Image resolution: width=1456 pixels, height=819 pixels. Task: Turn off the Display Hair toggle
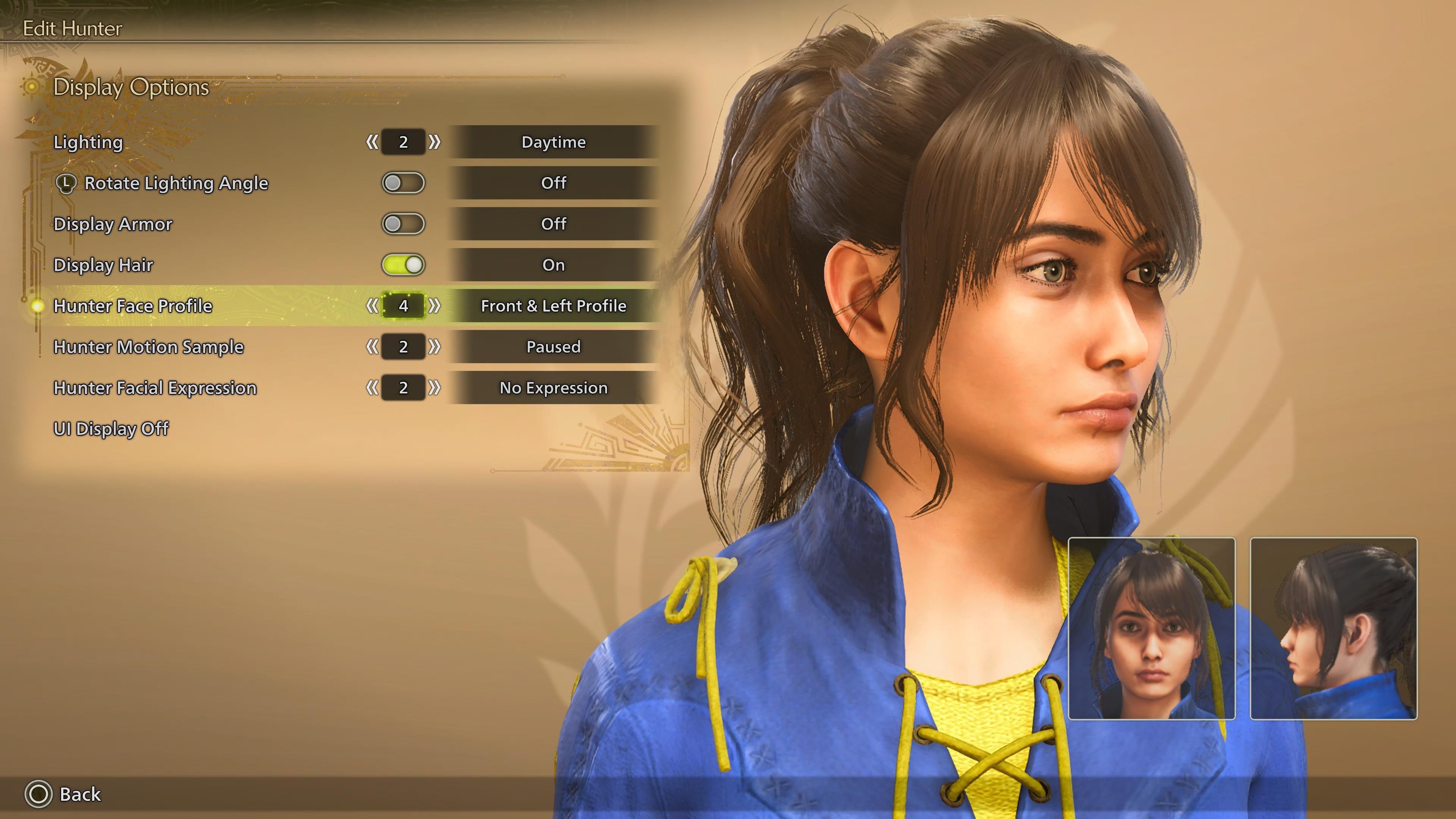403,265
